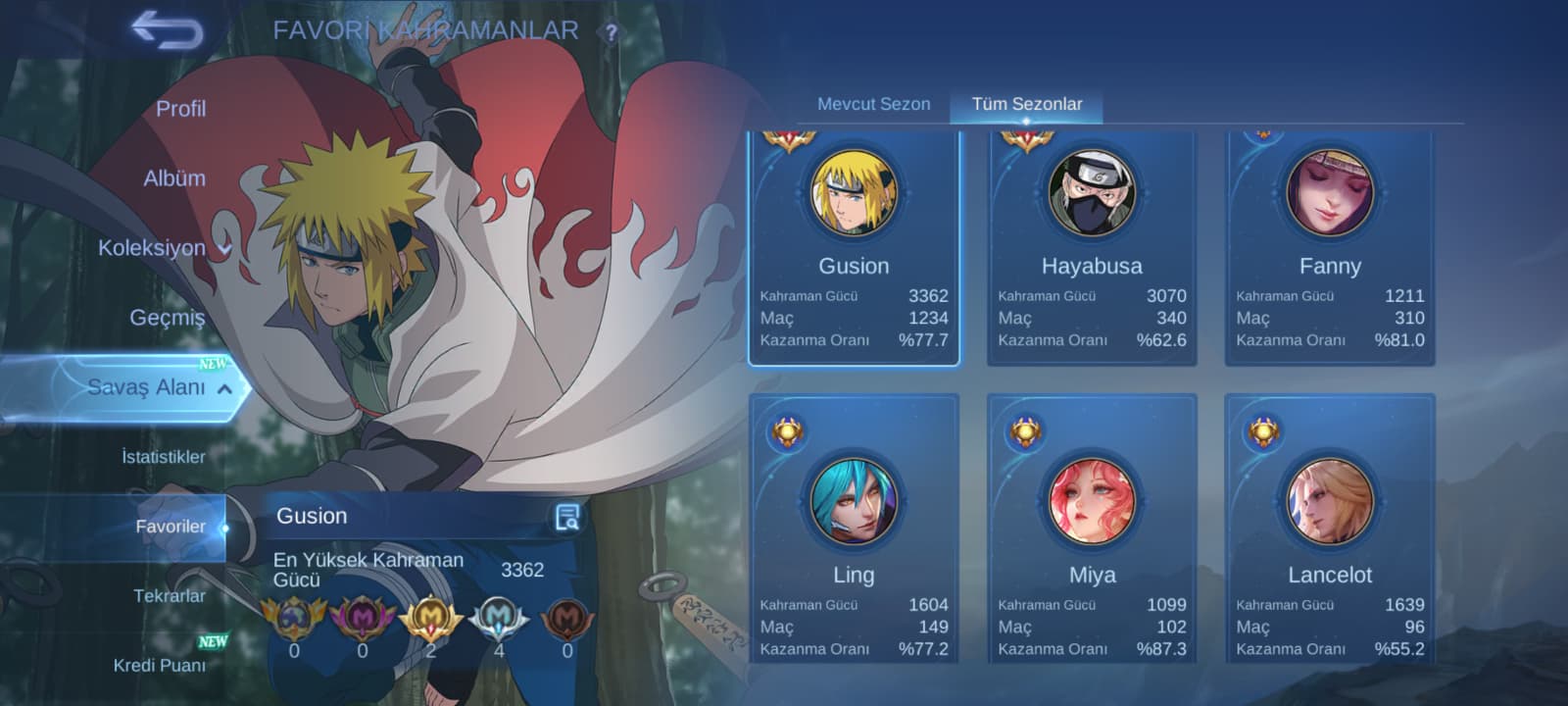The width and height of the screenshot is (1568, 706).
Task: Select the Tüm Sezonlar tab
Action: [x=1026, y=103]
